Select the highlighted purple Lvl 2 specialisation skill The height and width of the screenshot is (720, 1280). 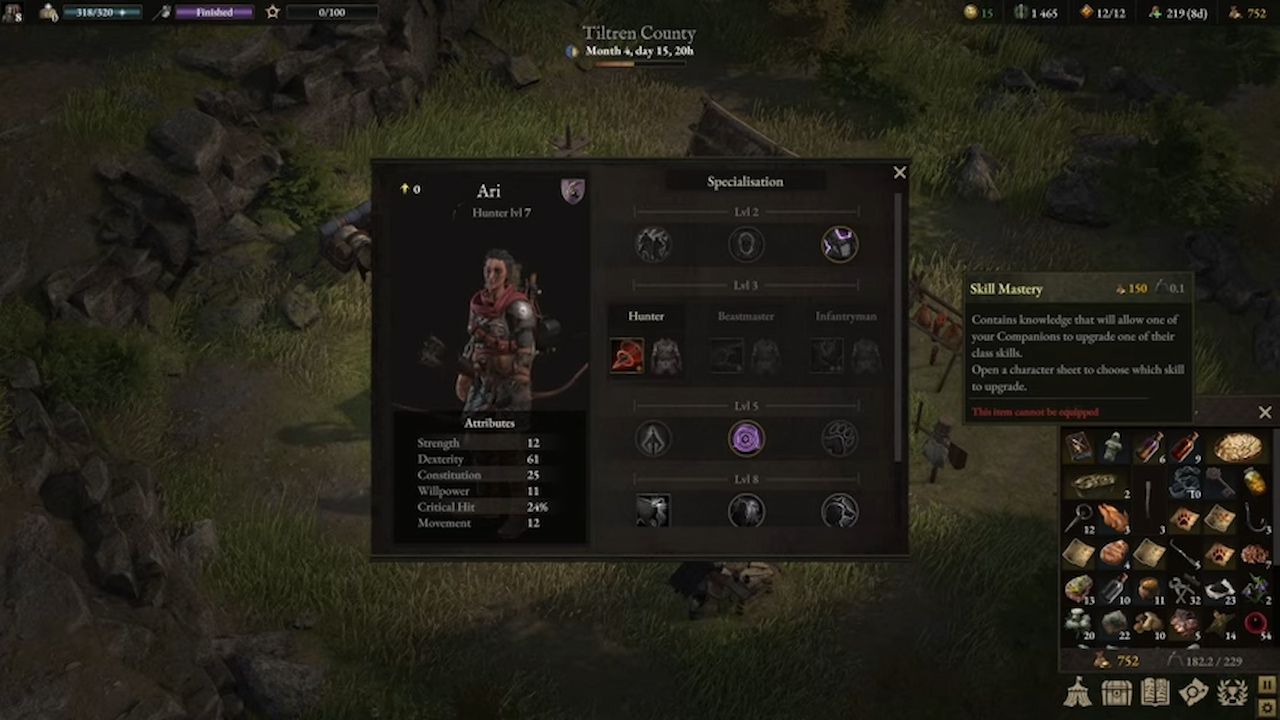click(839, 243)
